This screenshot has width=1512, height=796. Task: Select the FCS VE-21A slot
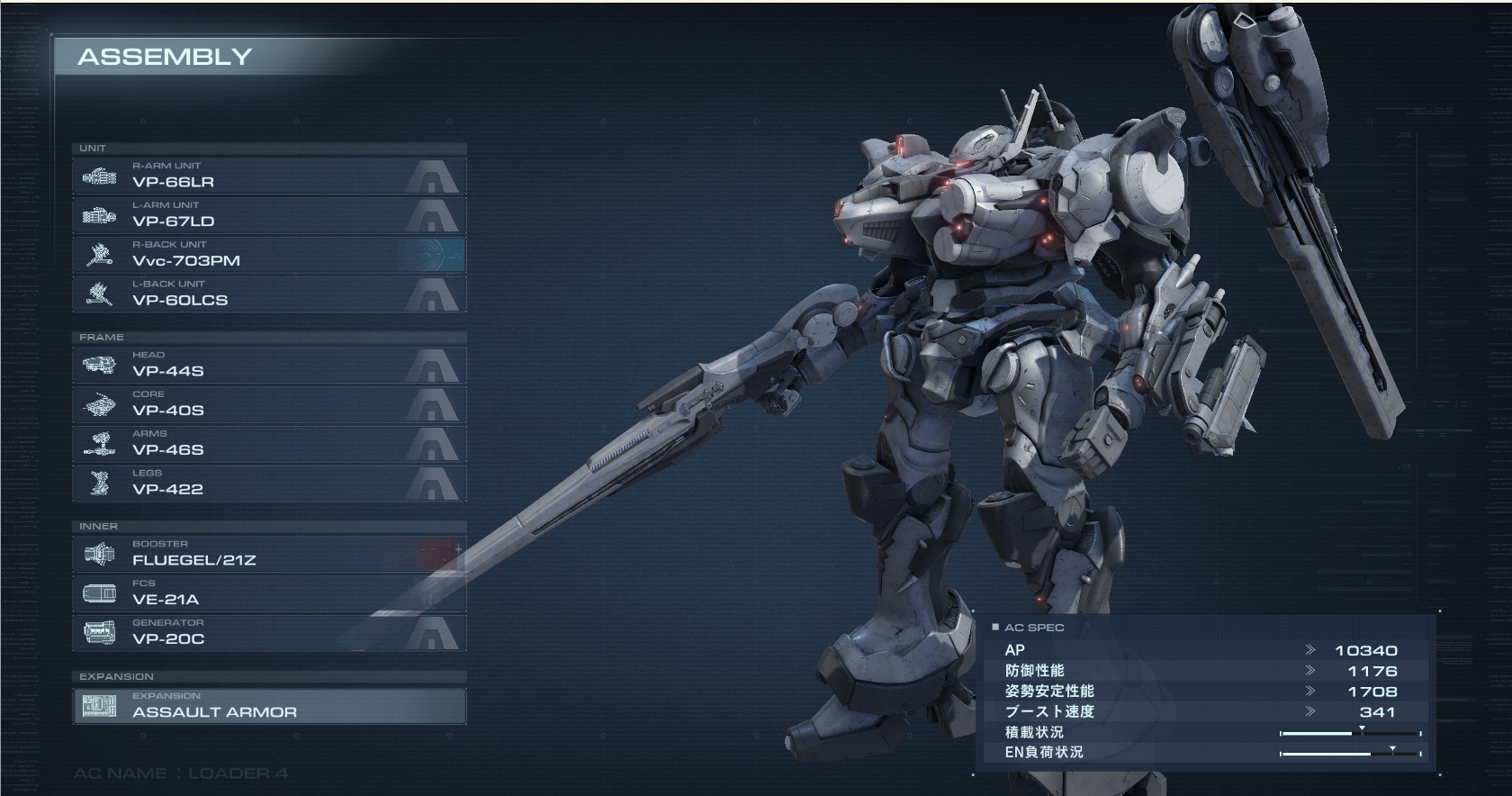click(x=268, y=594)
